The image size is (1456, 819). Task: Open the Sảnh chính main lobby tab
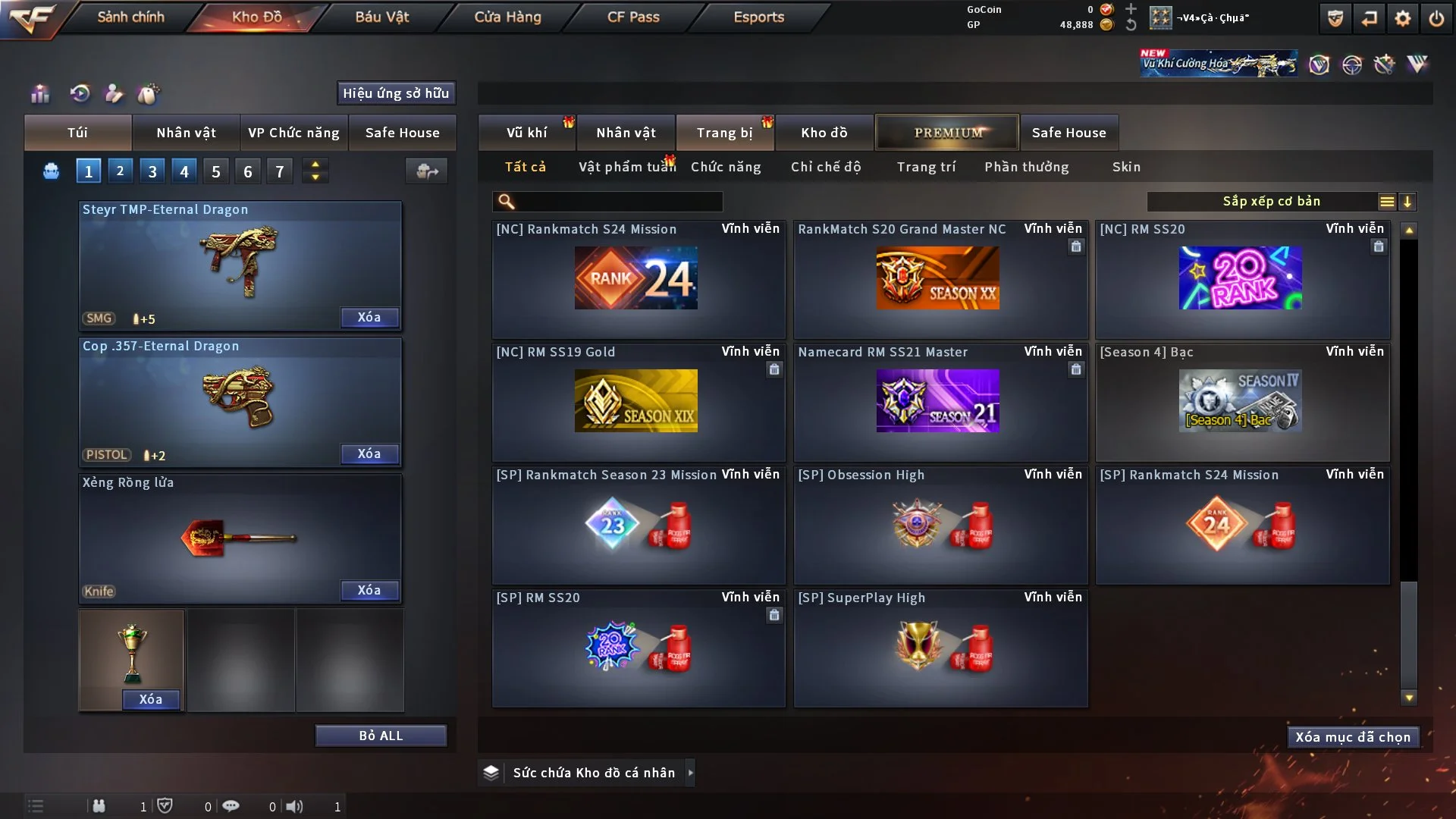click(x=130, y=17)
